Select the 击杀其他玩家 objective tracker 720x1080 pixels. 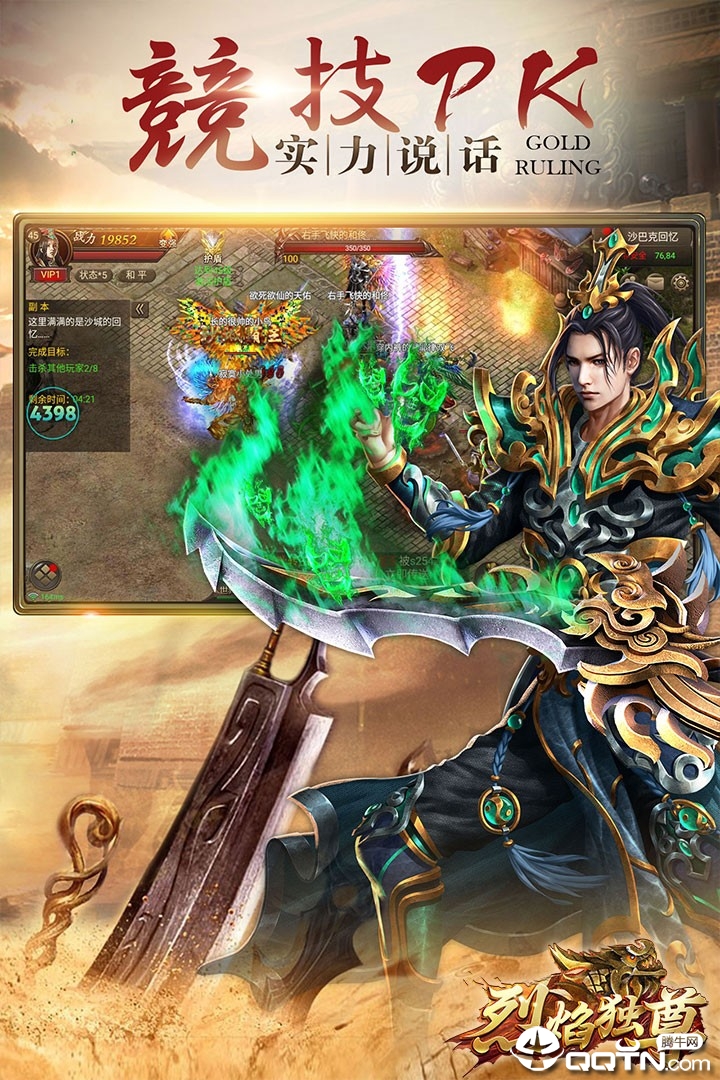pos(63,368)
